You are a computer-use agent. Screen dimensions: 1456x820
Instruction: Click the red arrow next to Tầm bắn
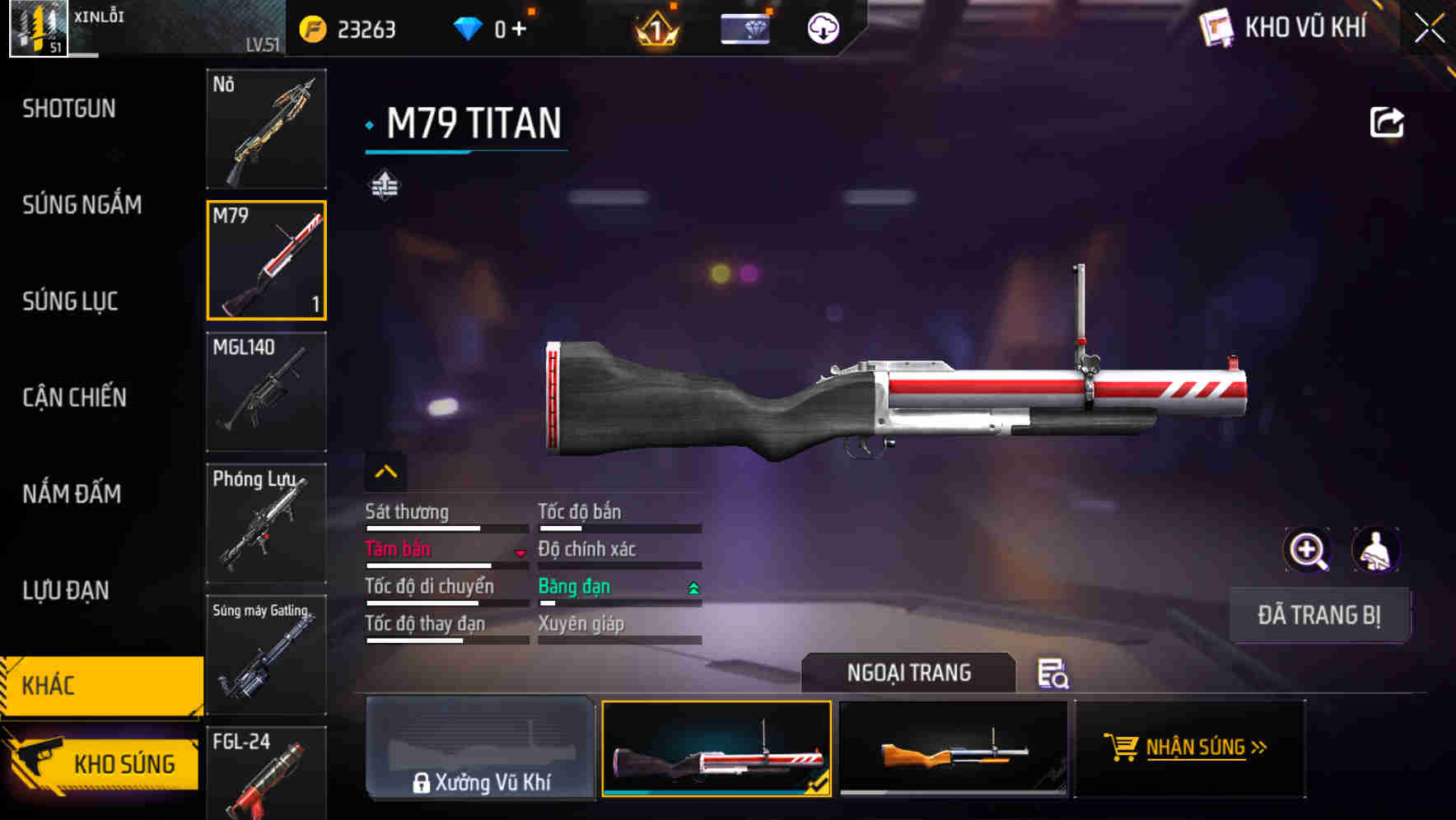click(520, 553)
